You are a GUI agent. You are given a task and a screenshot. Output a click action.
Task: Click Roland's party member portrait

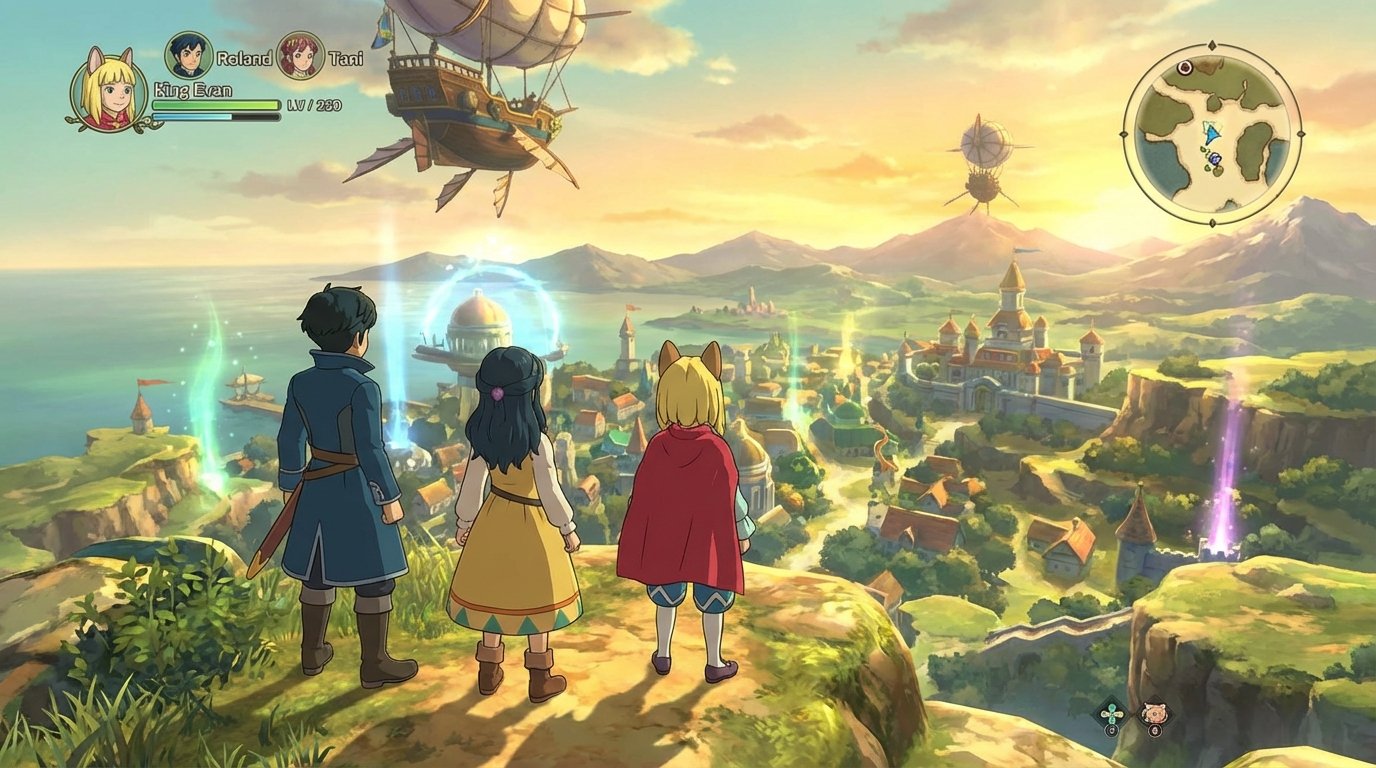point(190,58)
